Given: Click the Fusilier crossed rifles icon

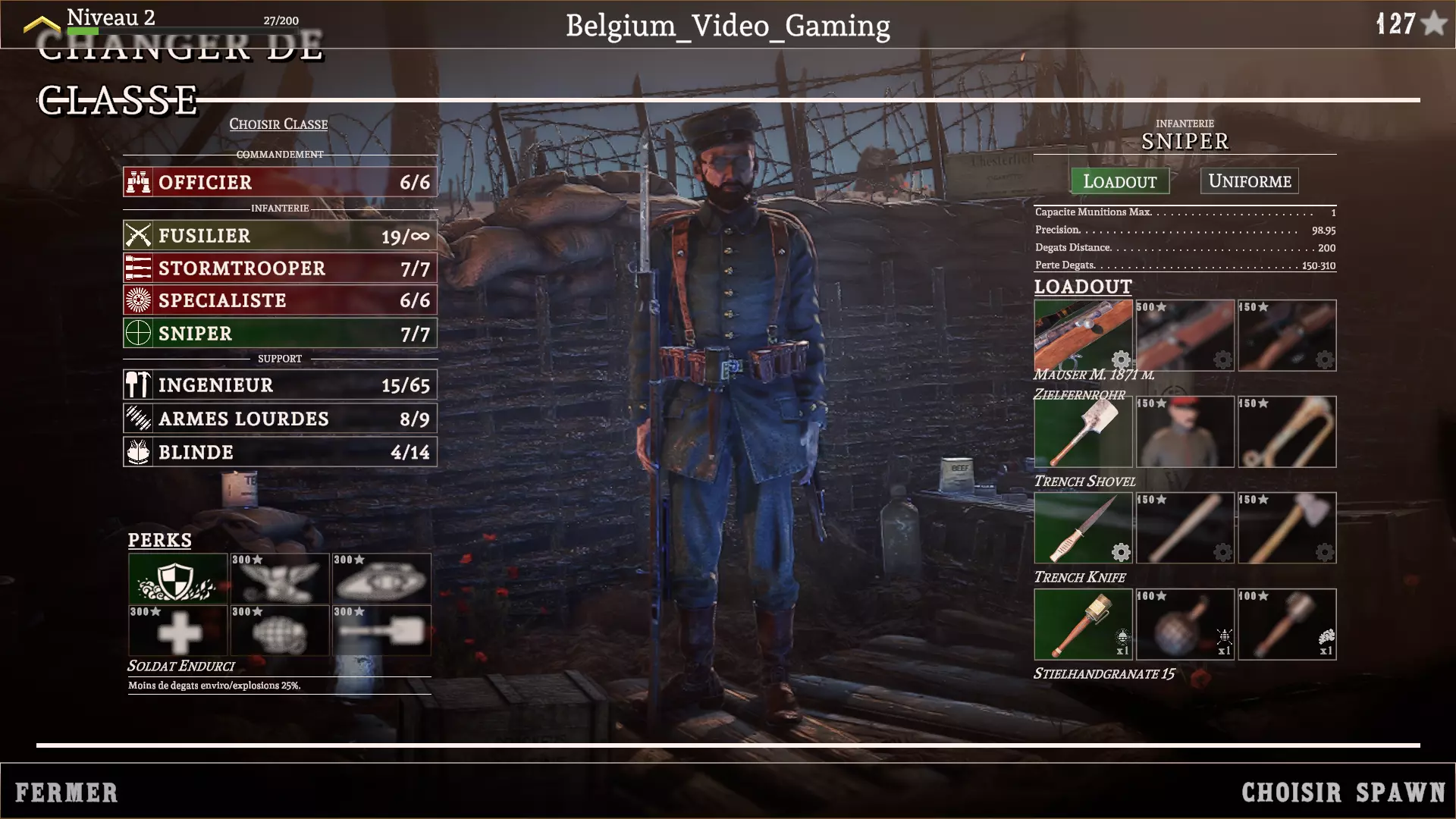Looking at the screenshot, I should click(x=137, y=236).
